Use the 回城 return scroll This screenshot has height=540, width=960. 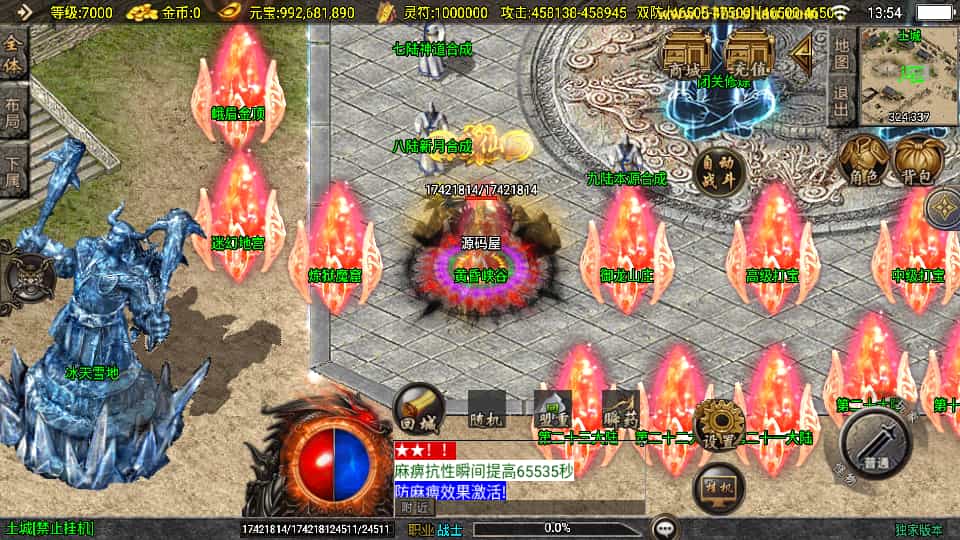pos(416,406)
